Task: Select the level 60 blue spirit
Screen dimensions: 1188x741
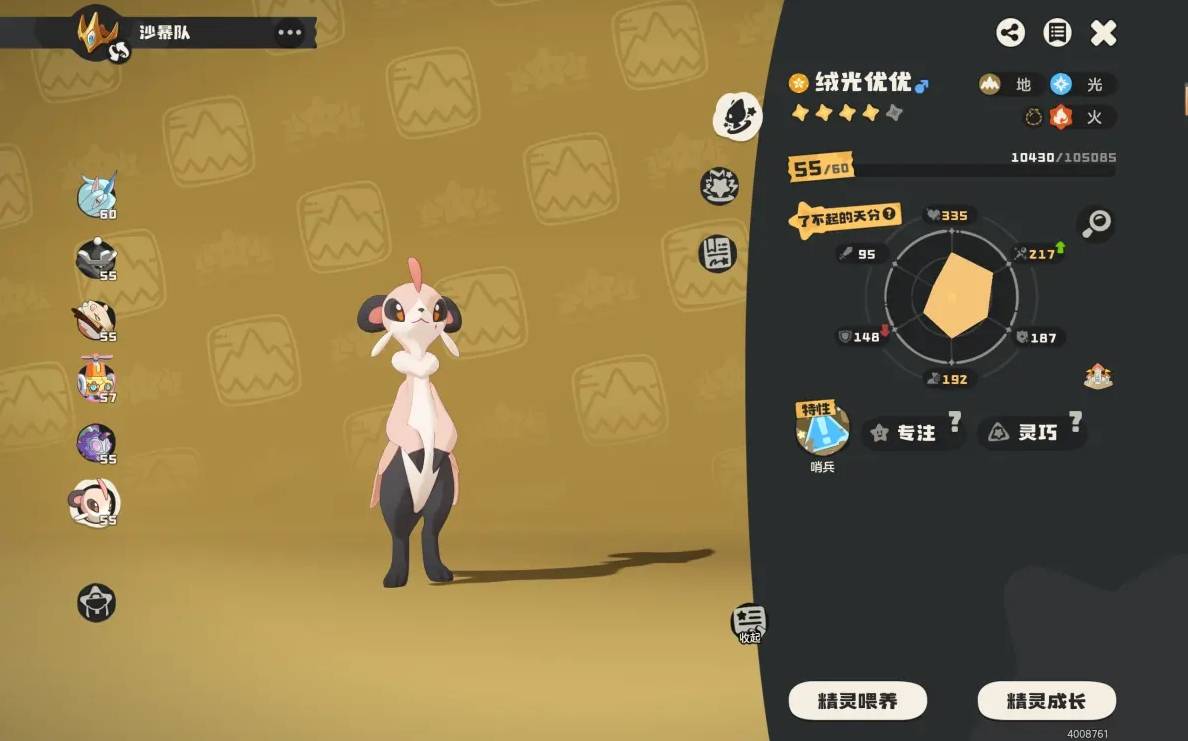Action: pyautogui.click(x=97, y=195)
